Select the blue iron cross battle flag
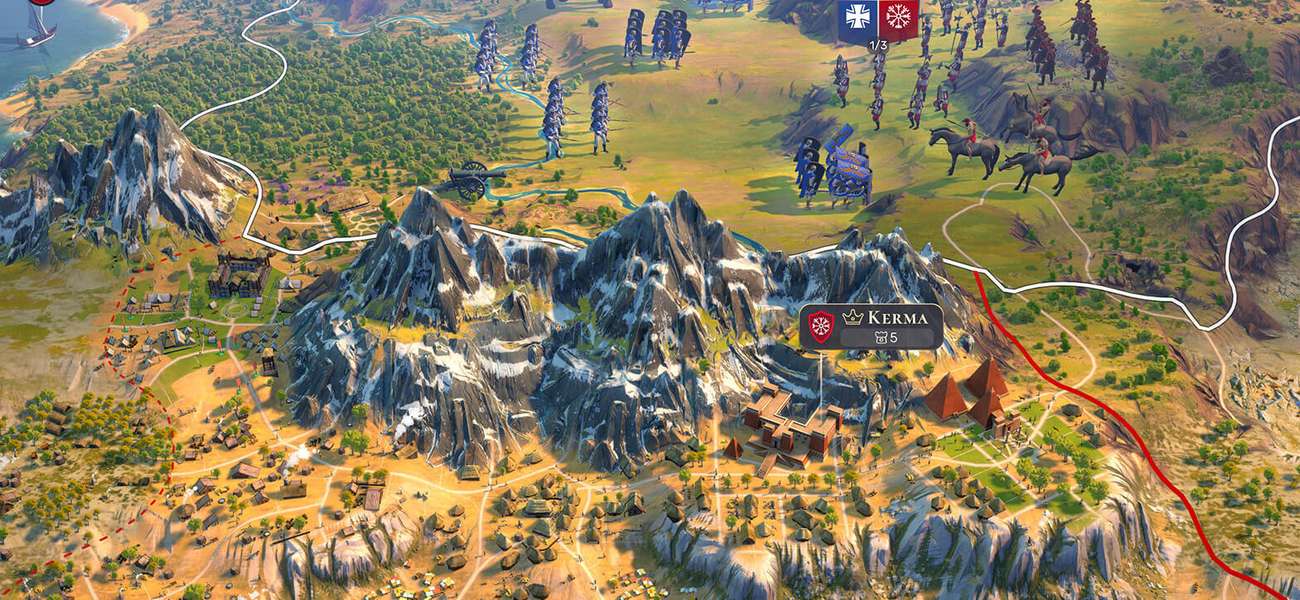This screenshot has width=1300, height=600. click(857, 18)
